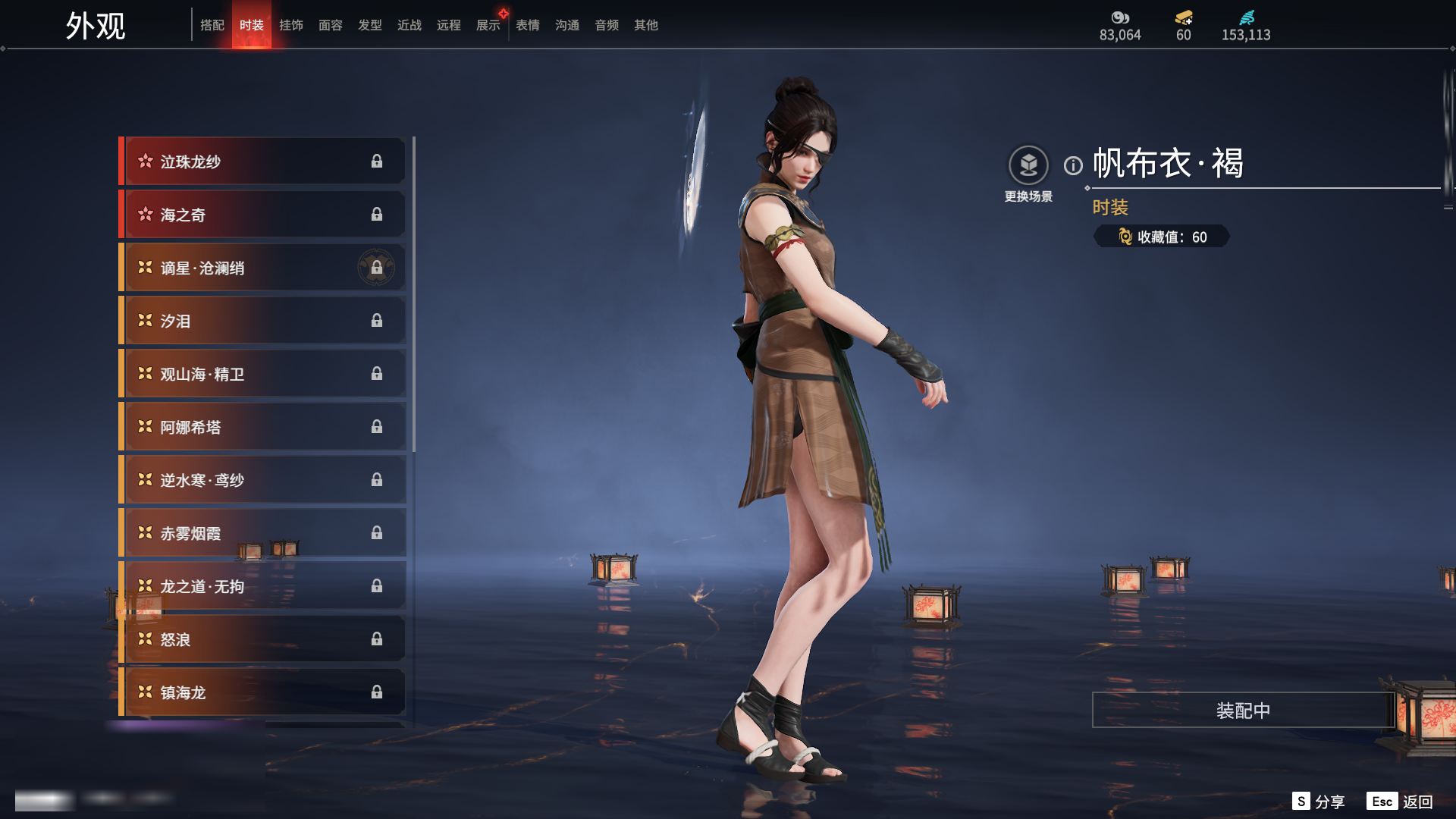
Task: Click the 装配中 equipped button
Action: (x=1243, y=711)
